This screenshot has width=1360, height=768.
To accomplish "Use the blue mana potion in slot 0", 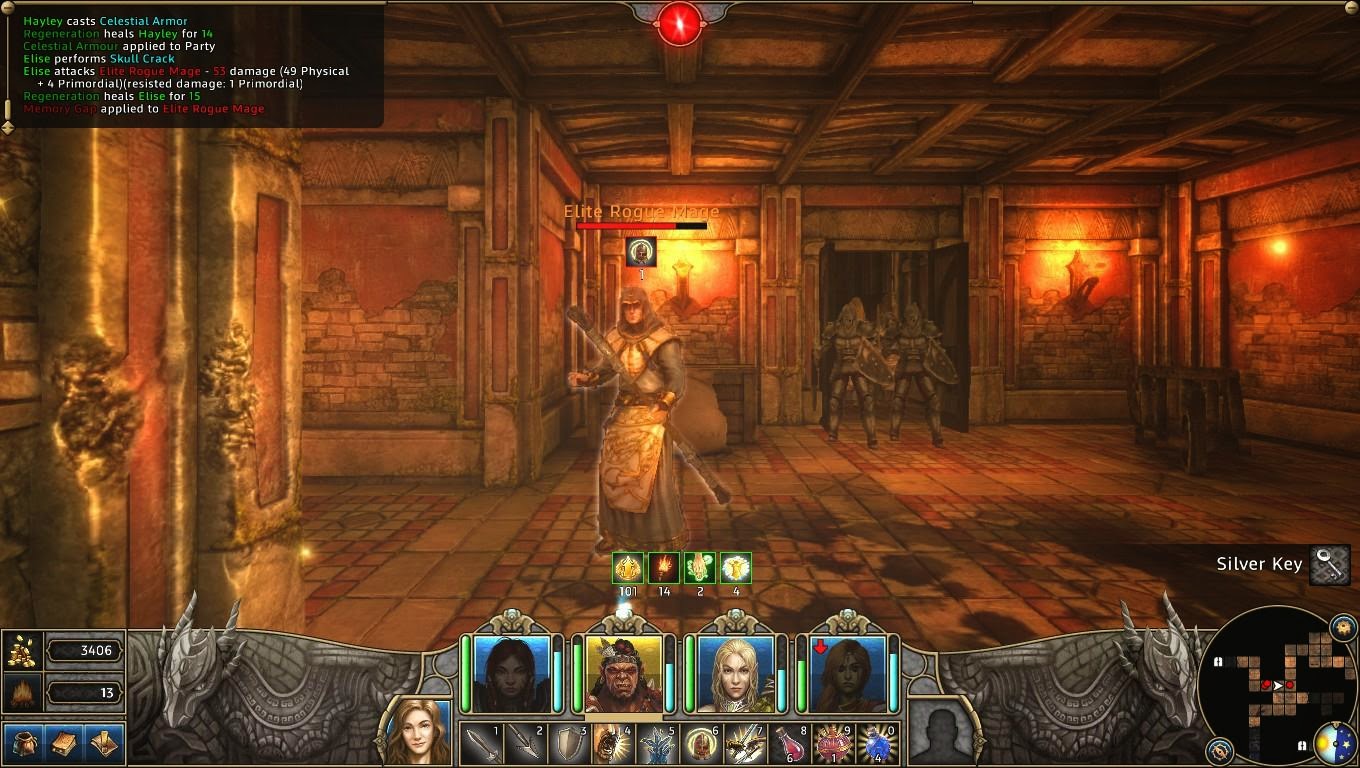I will coord(879,744).
